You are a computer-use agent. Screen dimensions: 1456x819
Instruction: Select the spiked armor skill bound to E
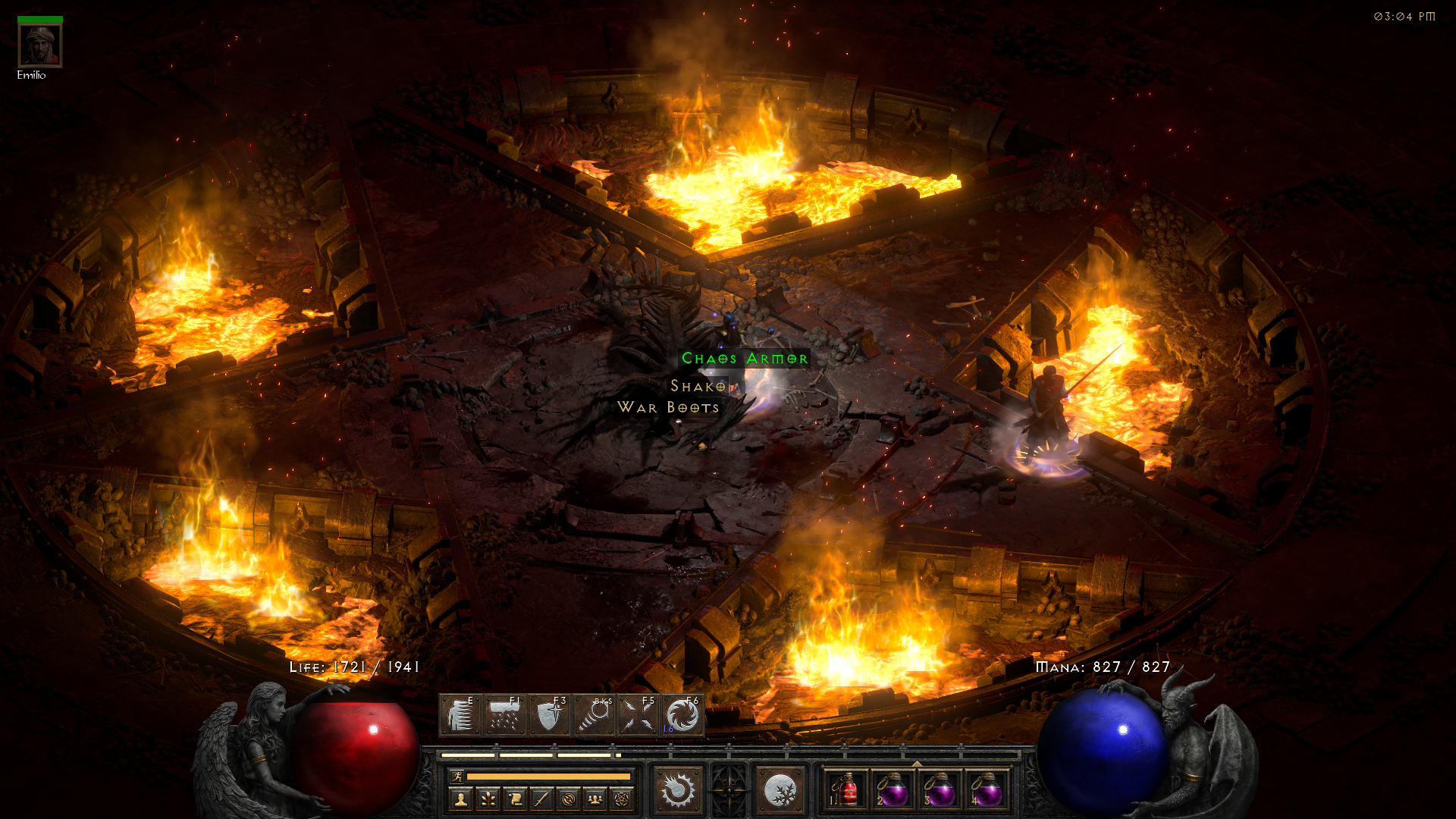(x=460, y=715)
